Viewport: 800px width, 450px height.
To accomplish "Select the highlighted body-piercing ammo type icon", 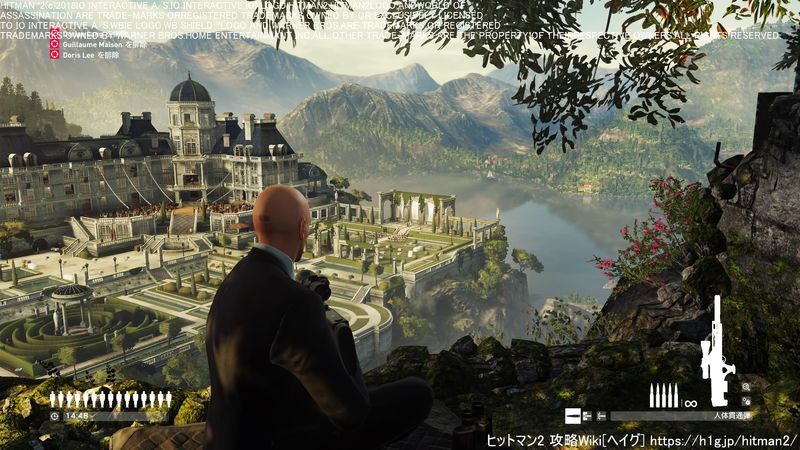I will pos(572,416).
